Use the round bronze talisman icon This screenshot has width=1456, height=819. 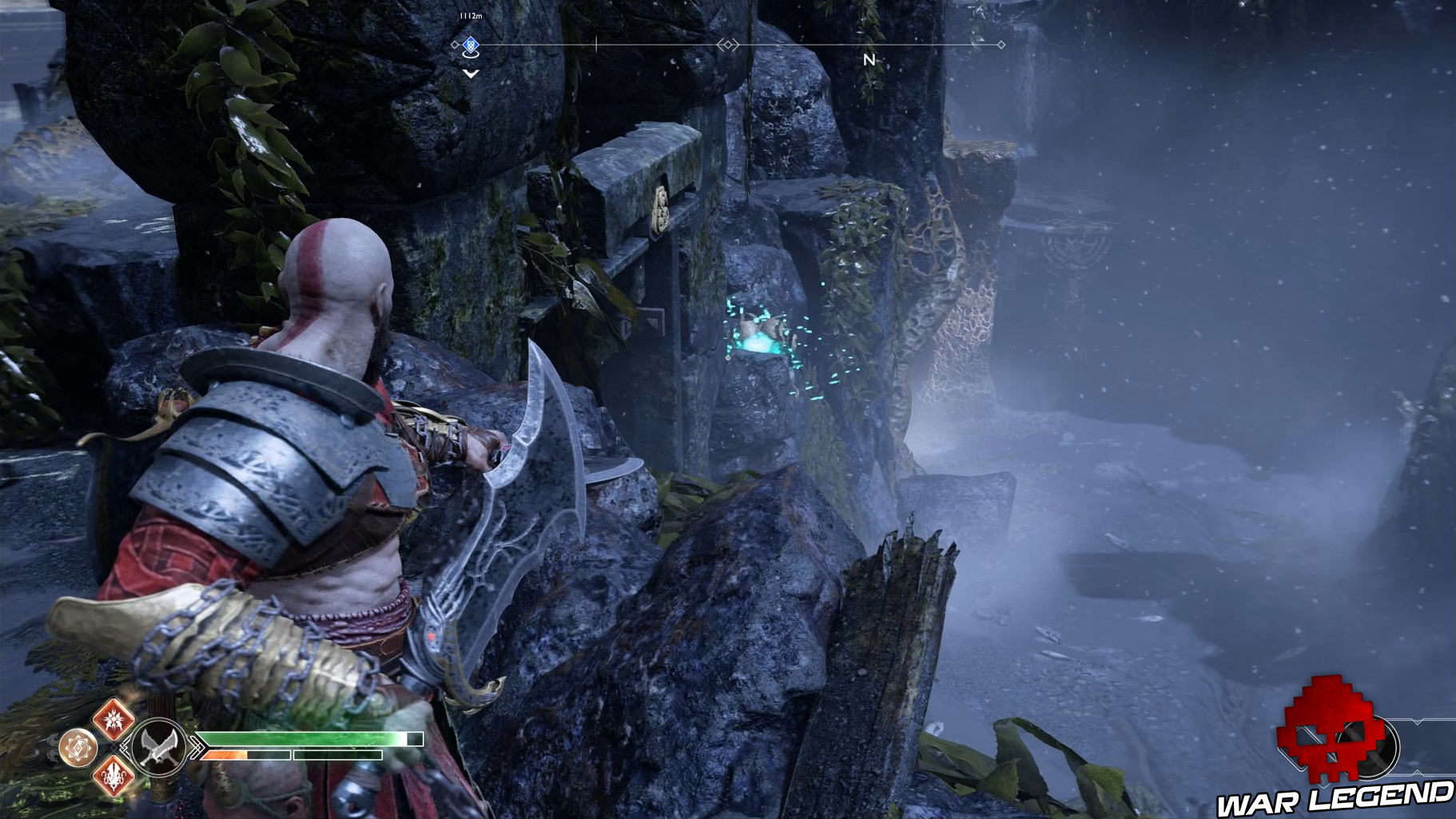pos(78,748)
